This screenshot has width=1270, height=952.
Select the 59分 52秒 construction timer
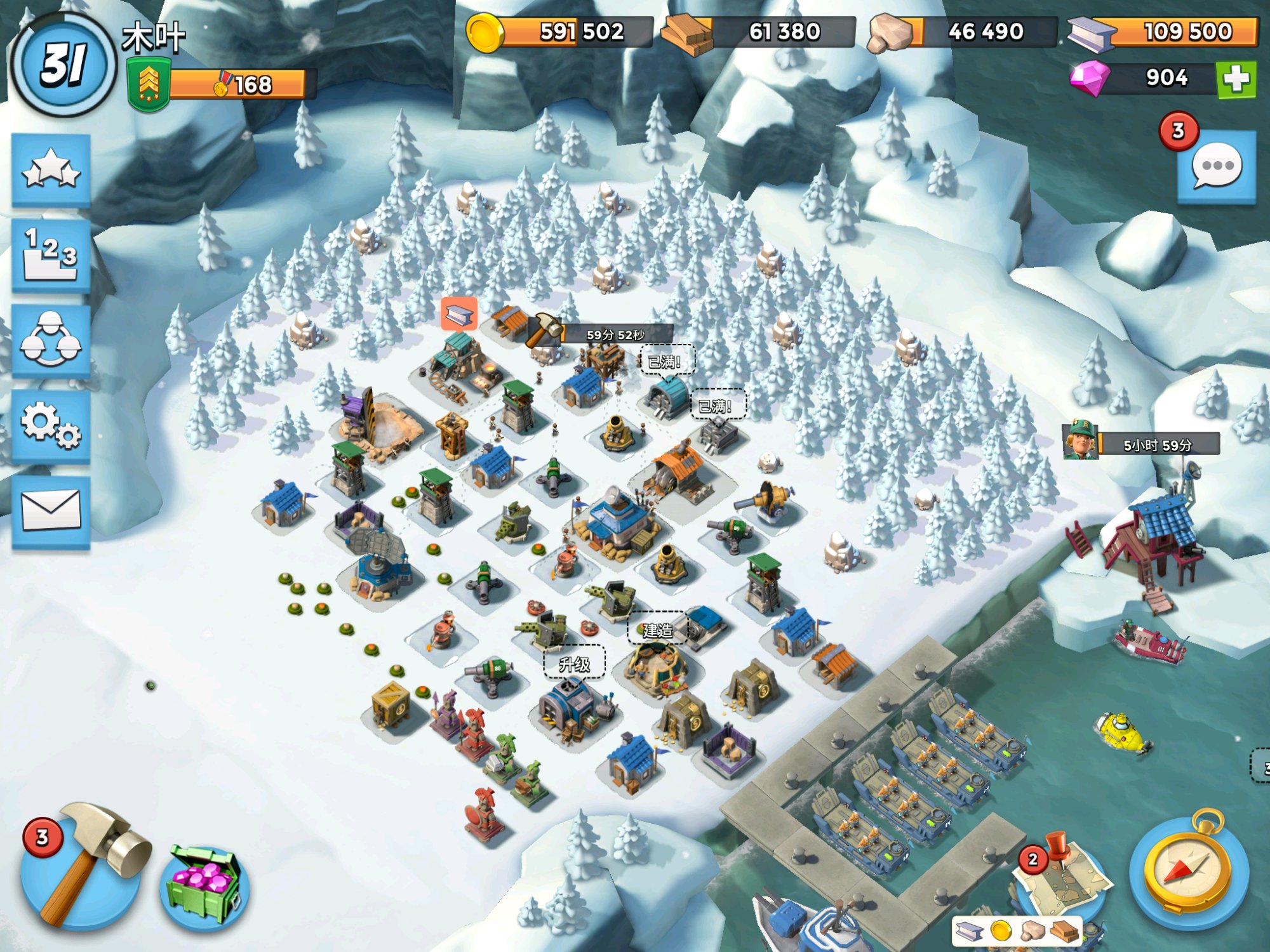point(615,334)
